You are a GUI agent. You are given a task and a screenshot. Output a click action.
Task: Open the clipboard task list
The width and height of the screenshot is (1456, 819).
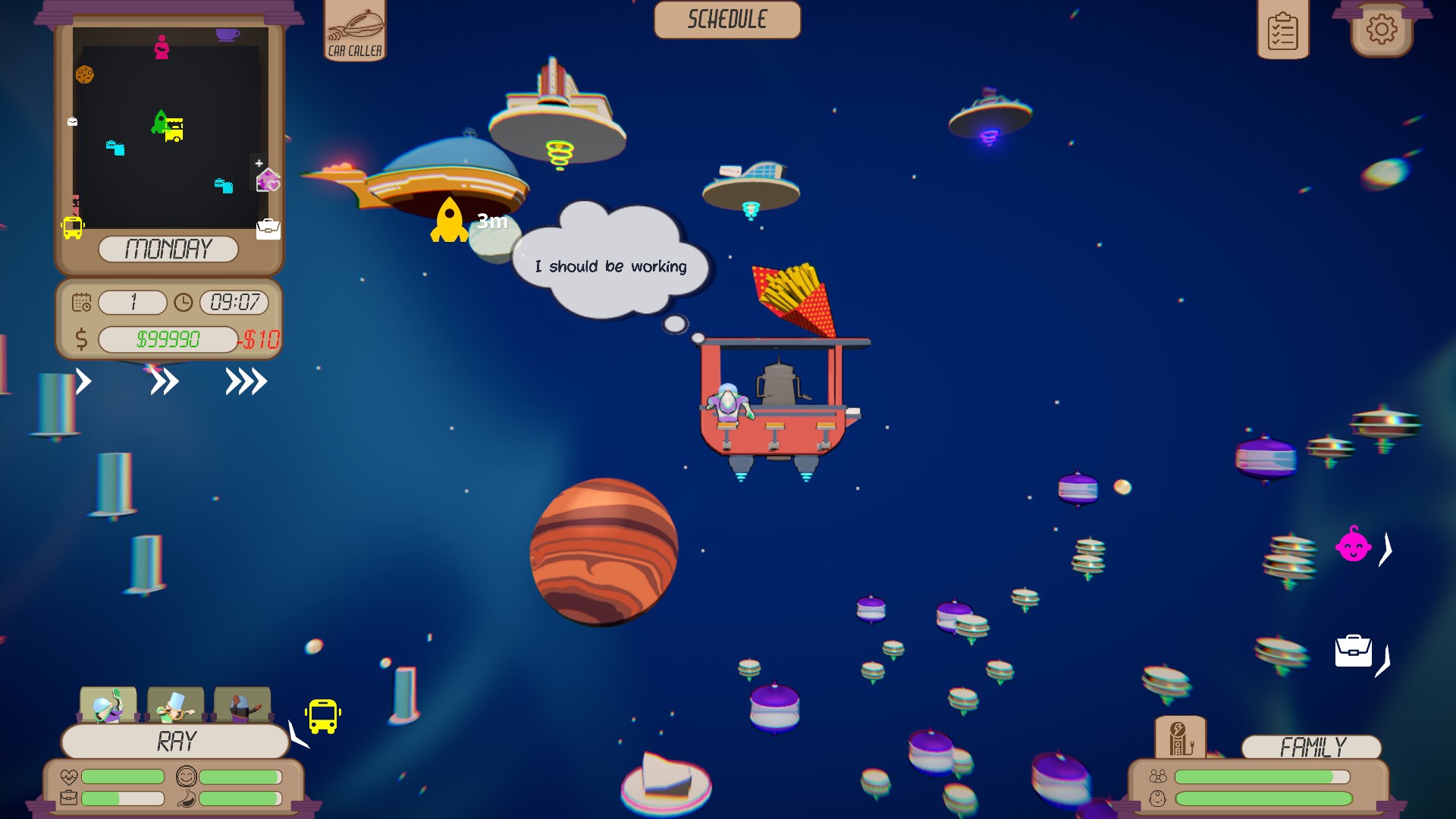tap(1282, 30)
